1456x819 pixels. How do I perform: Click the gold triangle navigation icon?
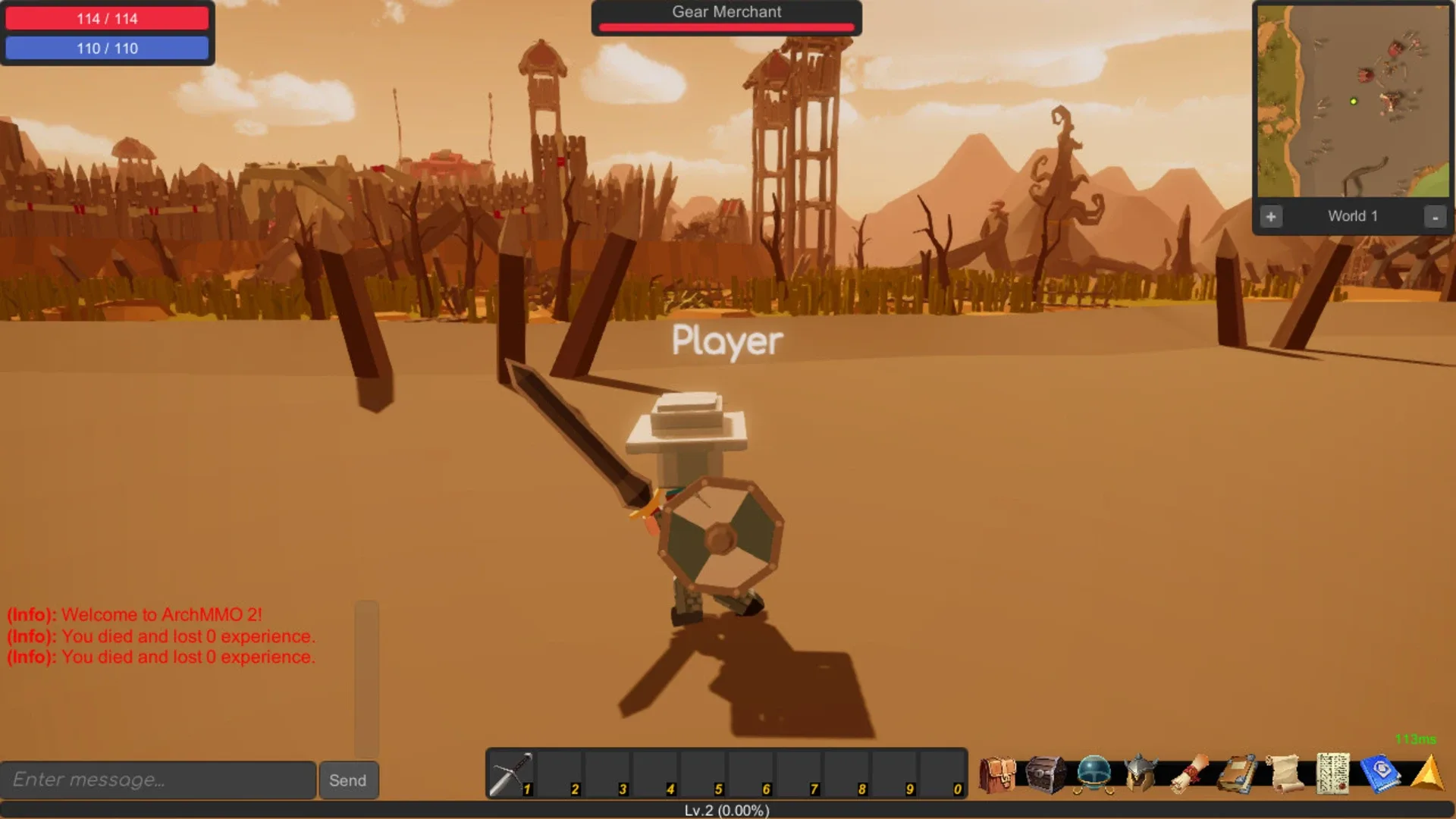(x=1426, y=775)
